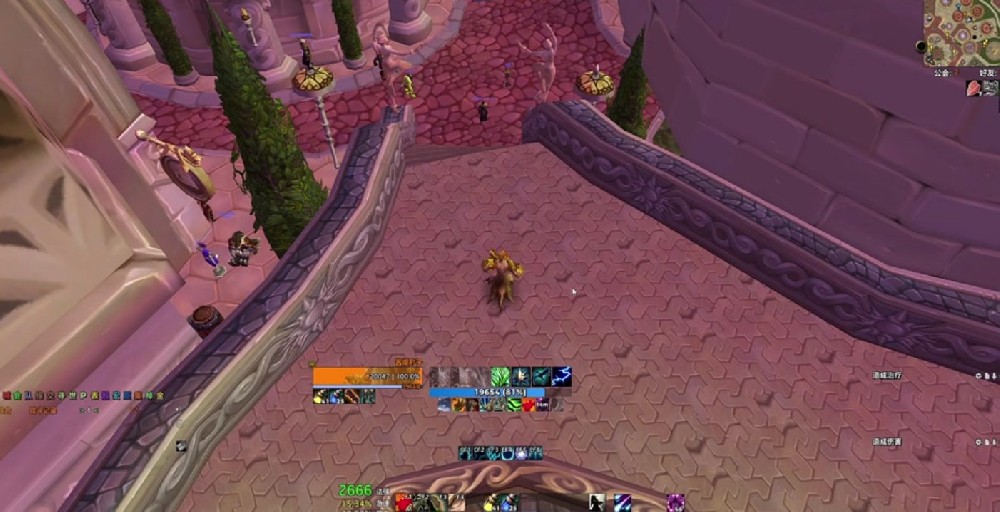1000x512 pixels.
Task: Target the orange unit health frame
Action: click(366, 376)
